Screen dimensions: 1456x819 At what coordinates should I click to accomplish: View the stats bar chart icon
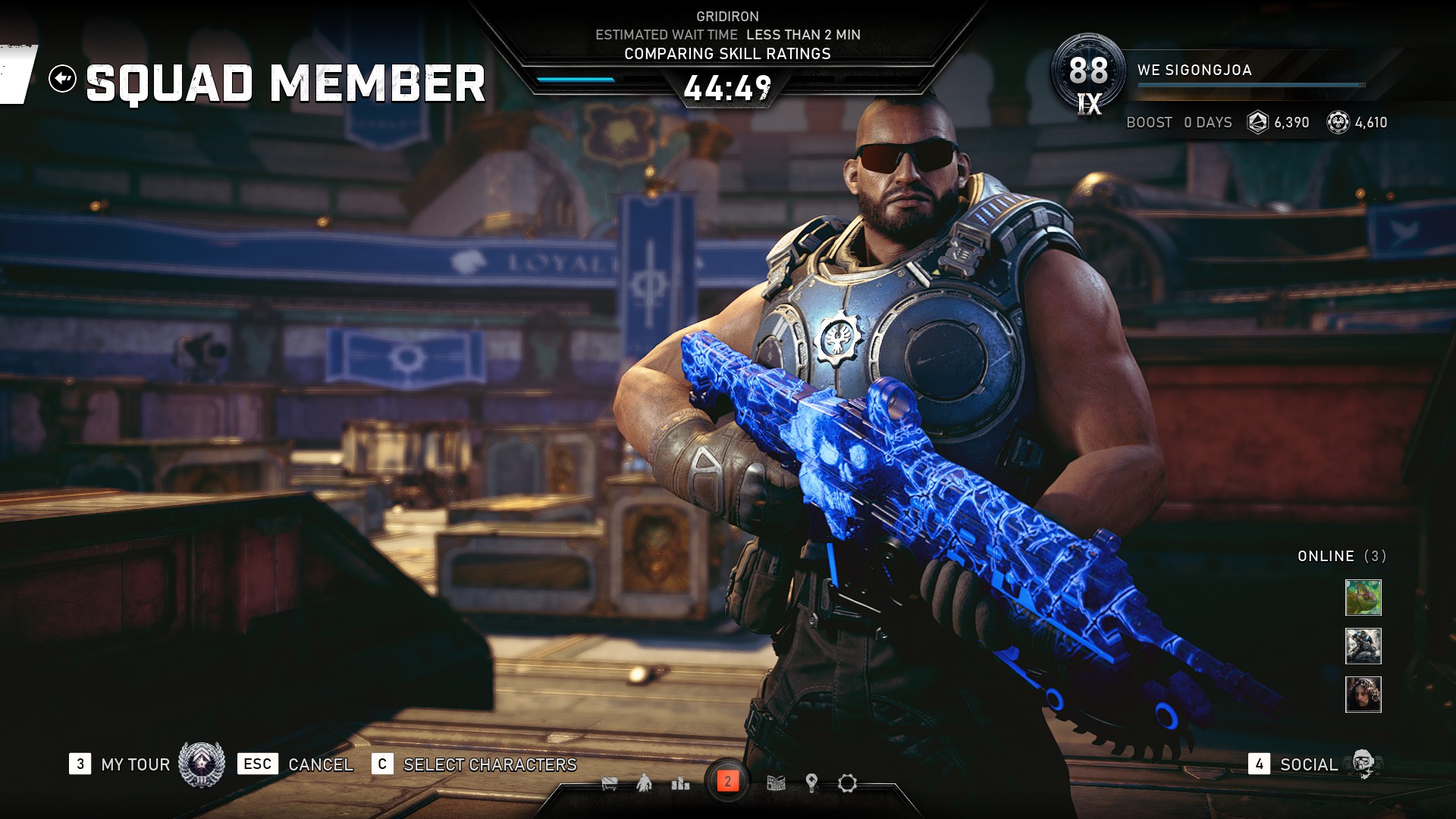point(680,783)
